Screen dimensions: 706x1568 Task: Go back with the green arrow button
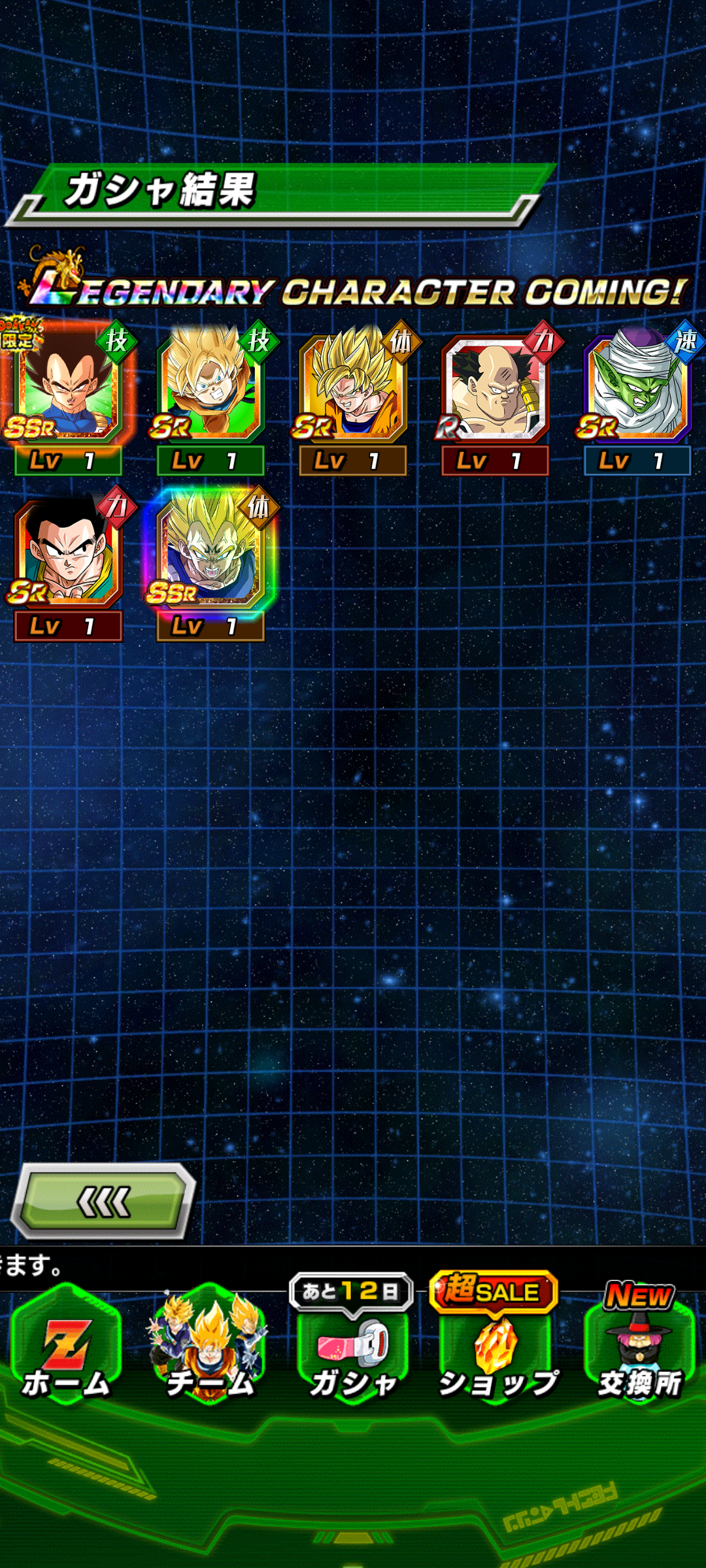click(x=105, y=1201)
